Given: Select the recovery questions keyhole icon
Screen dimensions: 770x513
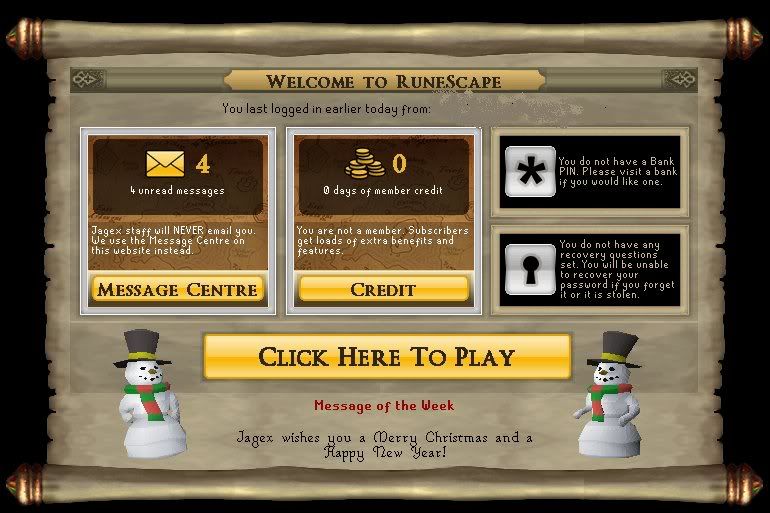Looking at the screenshot, I should click(x=529, y=268).
